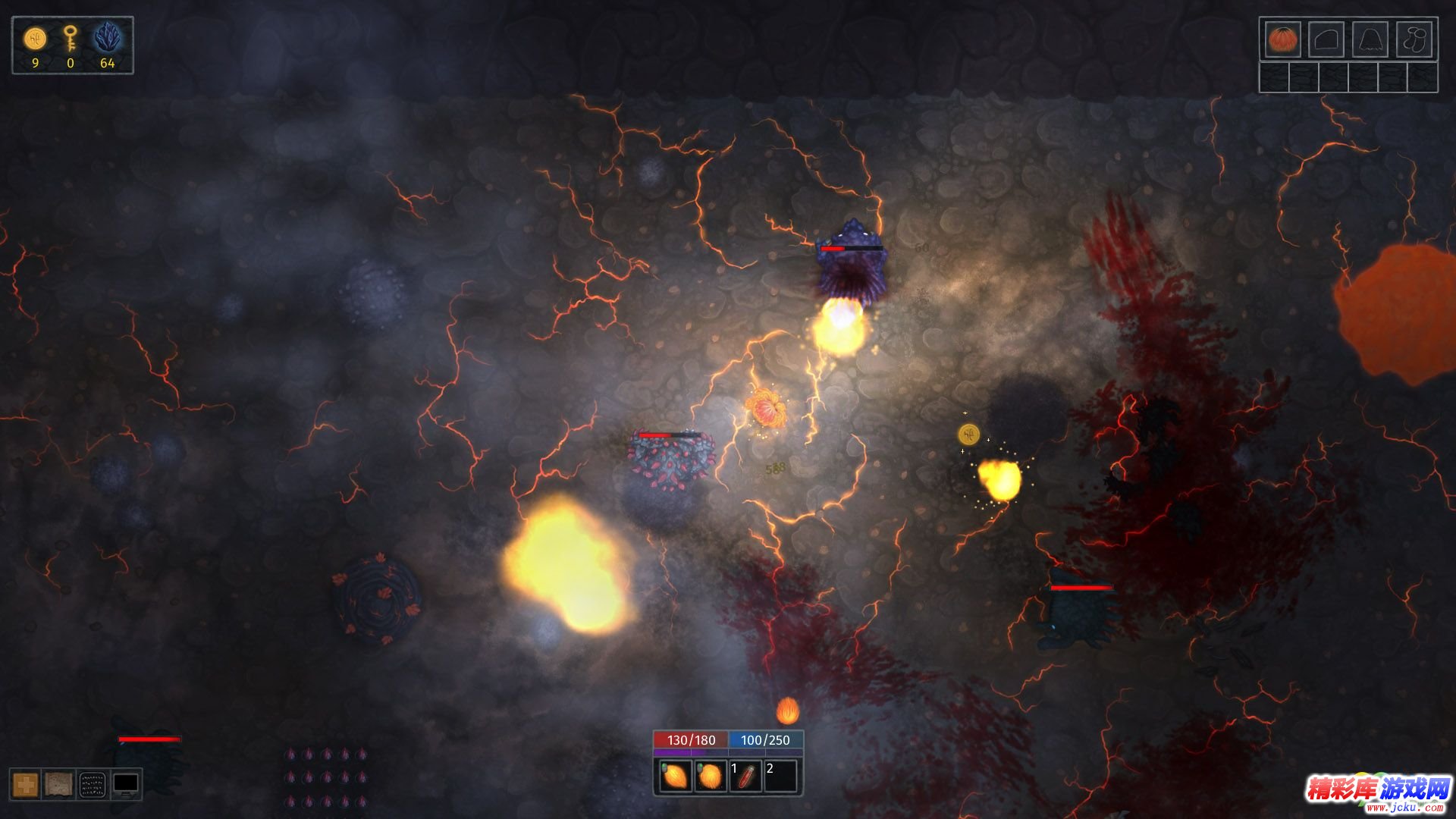Select the empty cloak equipment slot

pyautogui.click(x=1370, y=39)
